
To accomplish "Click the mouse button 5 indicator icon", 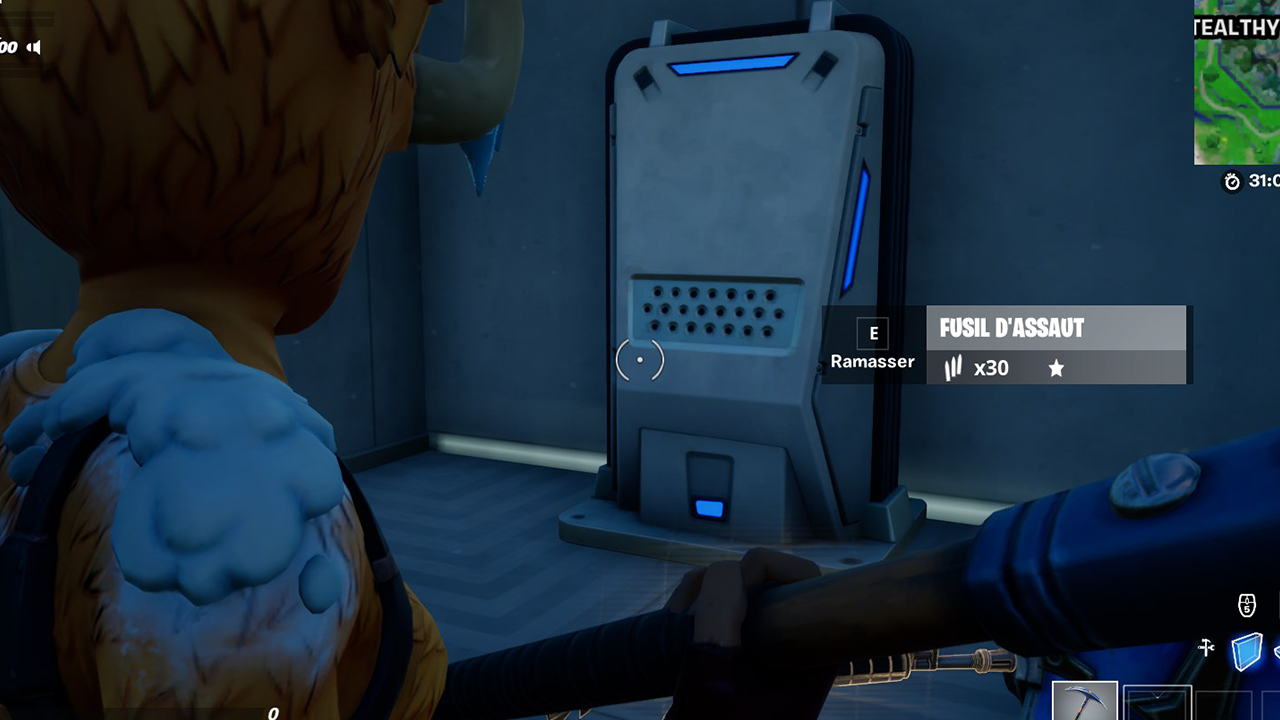I will pos(1247,604).
